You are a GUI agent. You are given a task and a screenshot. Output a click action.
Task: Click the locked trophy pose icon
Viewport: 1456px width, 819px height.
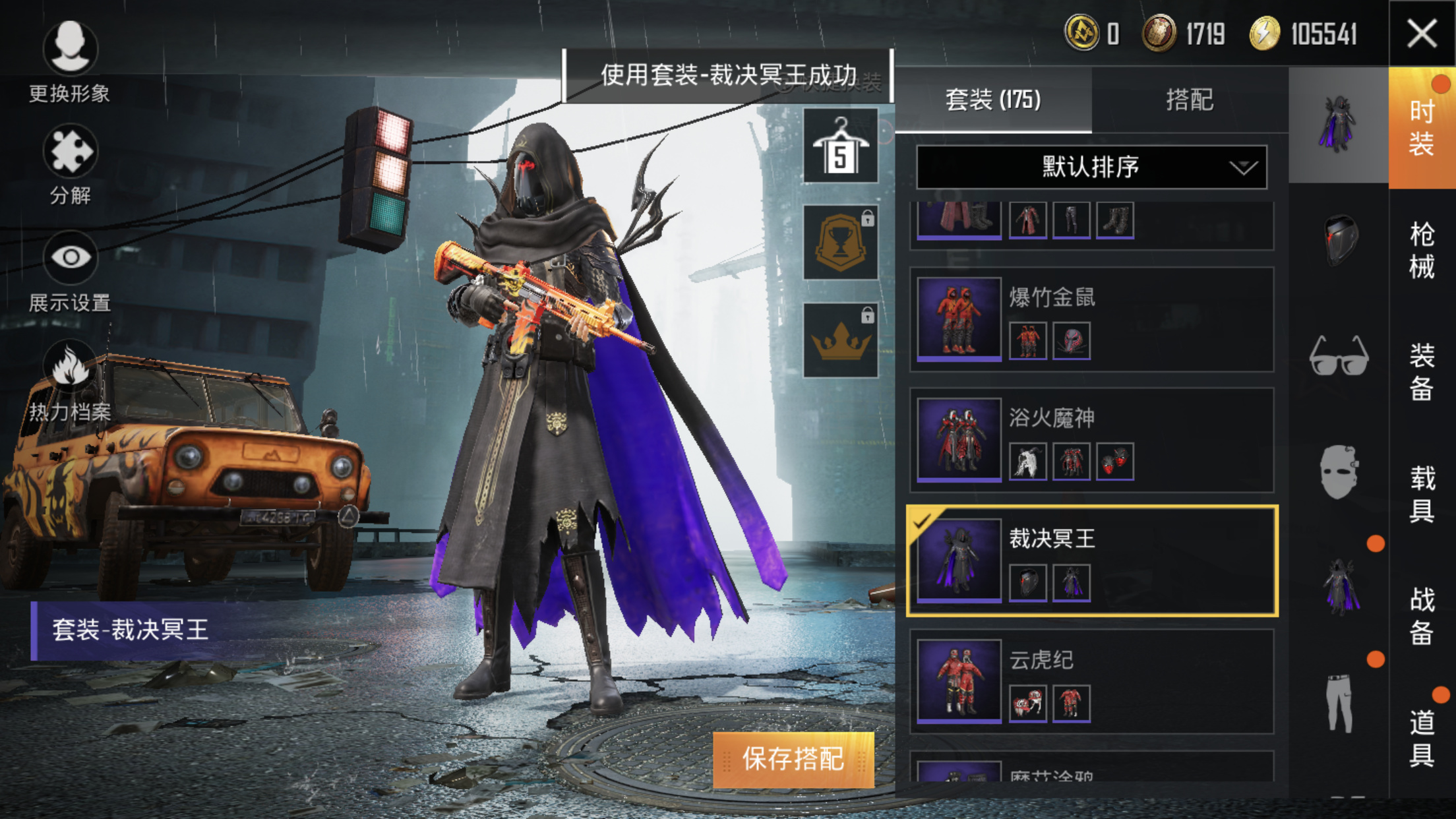tap(842, 241)
